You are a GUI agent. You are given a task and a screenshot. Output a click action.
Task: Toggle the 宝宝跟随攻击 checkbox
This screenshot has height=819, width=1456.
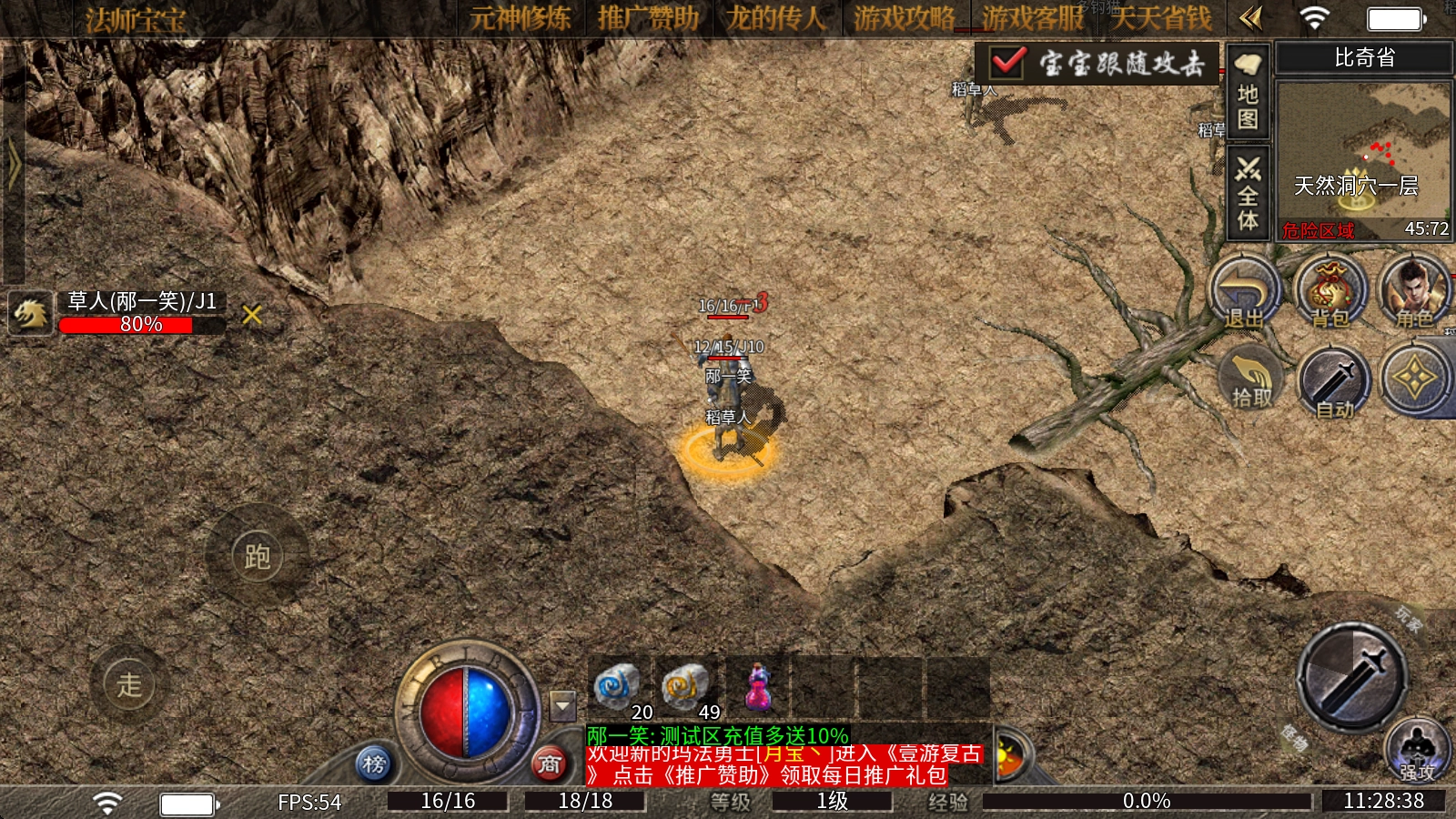(x=1008, y=63)
